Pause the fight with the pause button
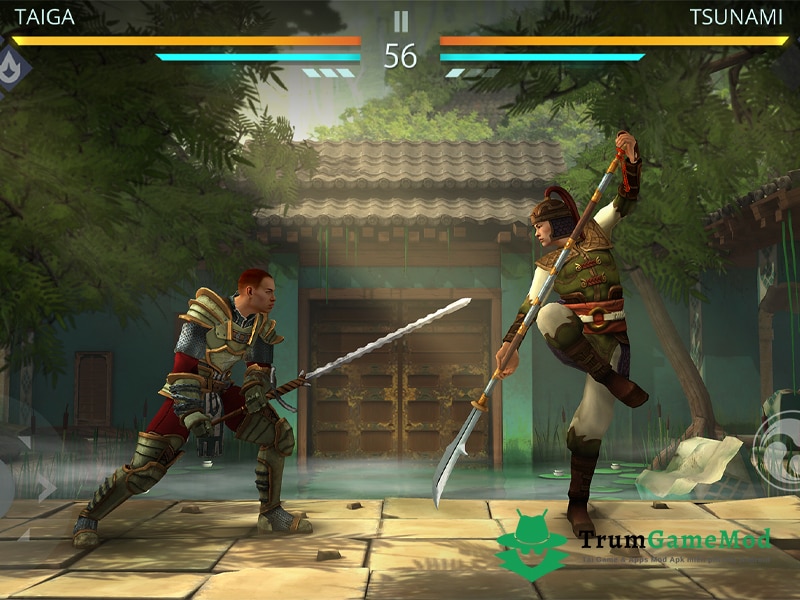The width and height of the screenshot is (800, 600). point(400,20)
